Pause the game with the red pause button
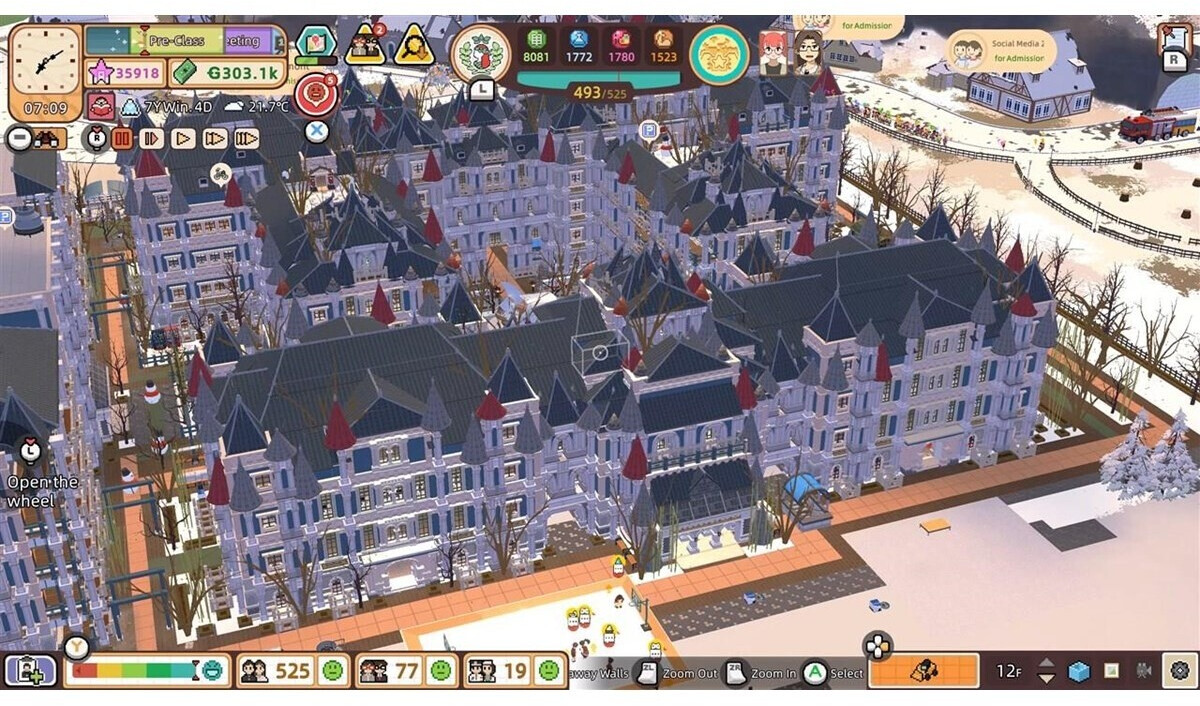Image resolution: width=1200 pixels, height=706 pixels. 122,138
